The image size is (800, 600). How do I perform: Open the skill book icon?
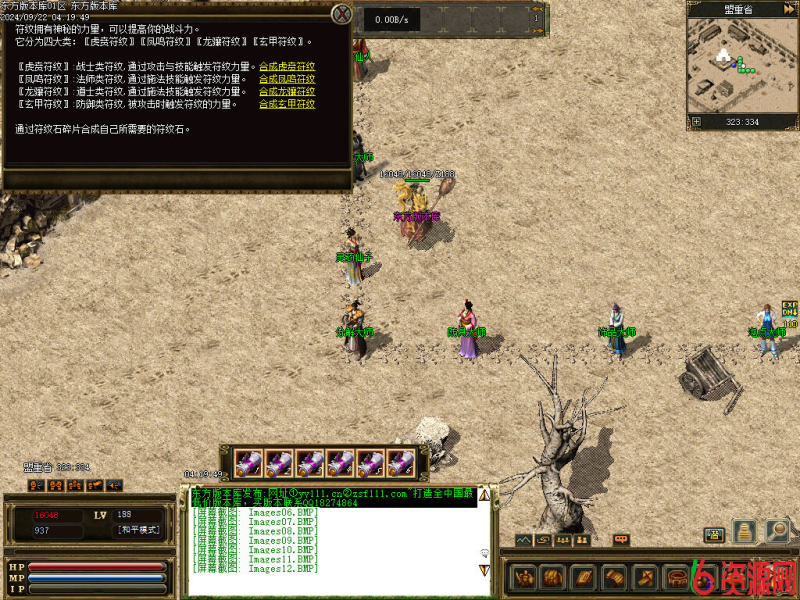(x=583, y=577)
